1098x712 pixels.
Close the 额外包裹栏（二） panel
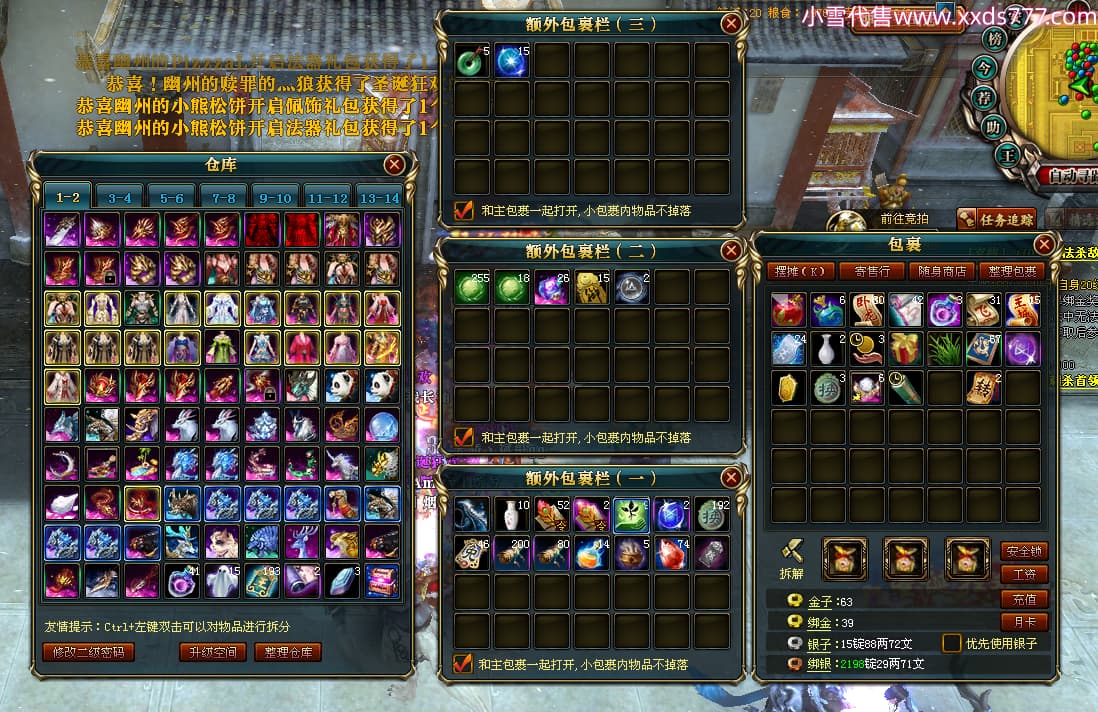pyautogui.click(x=732, y=250)
